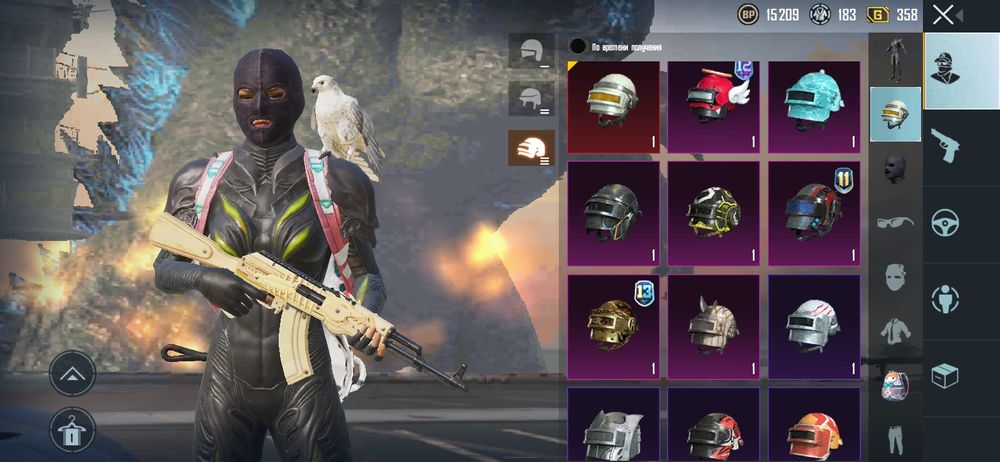Tap the upward chevron circle button

point(73,373)
